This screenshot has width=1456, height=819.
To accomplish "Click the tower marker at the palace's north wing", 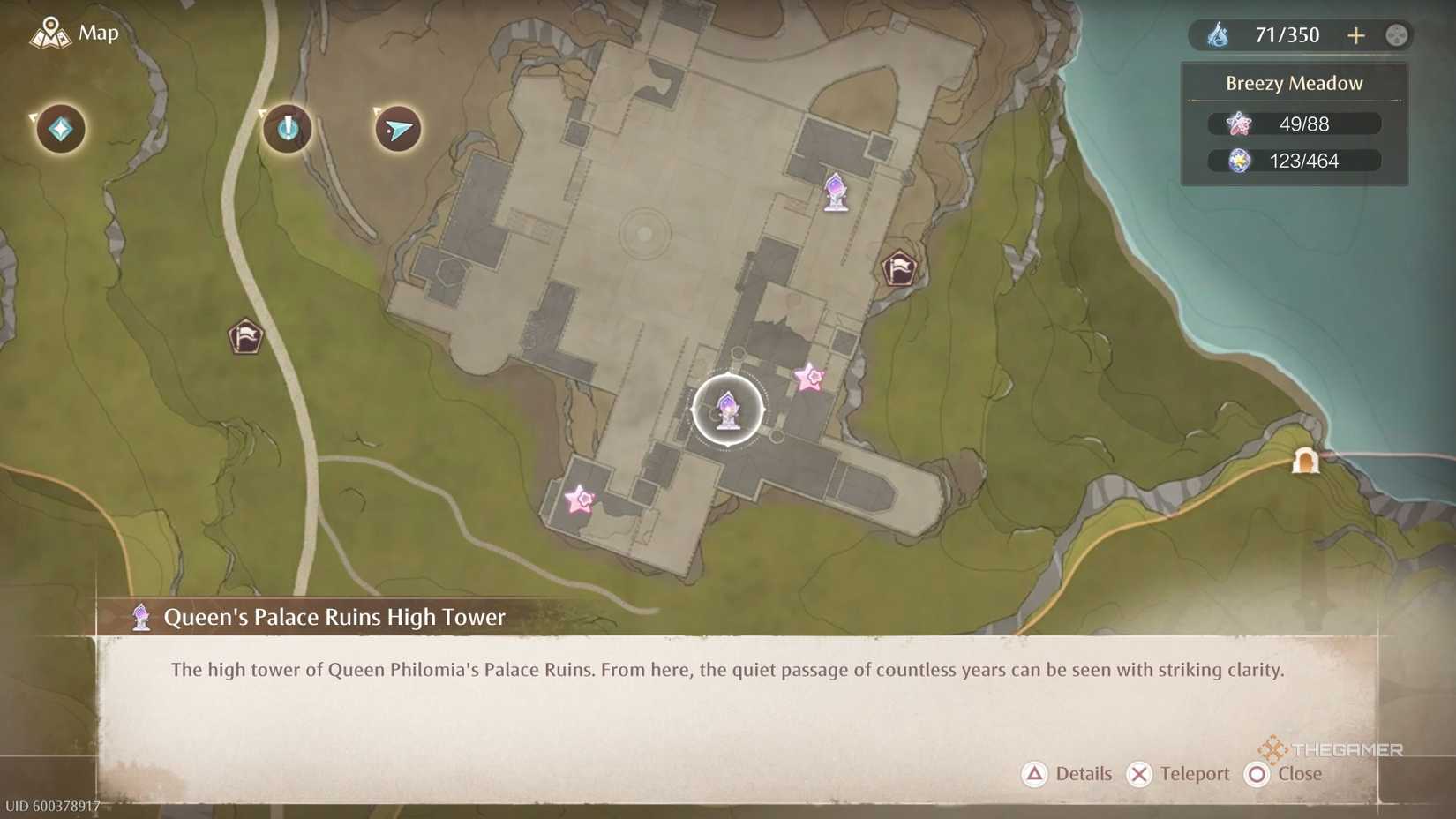I will [x=835, y=194].
